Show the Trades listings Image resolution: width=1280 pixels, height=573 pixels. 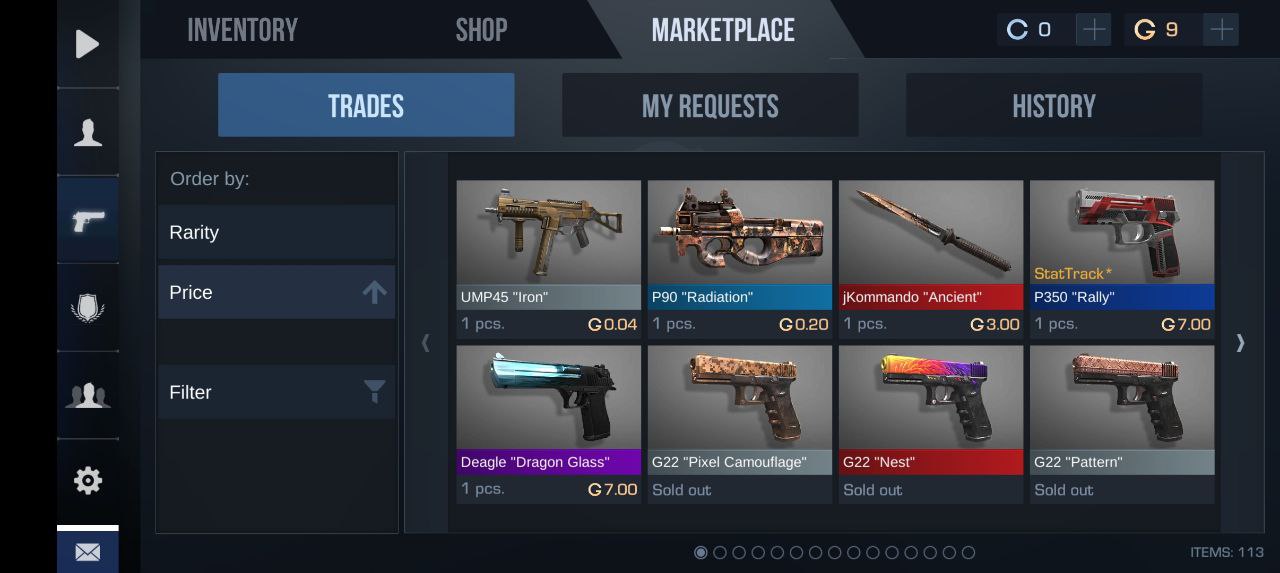(x=366, y=105)
